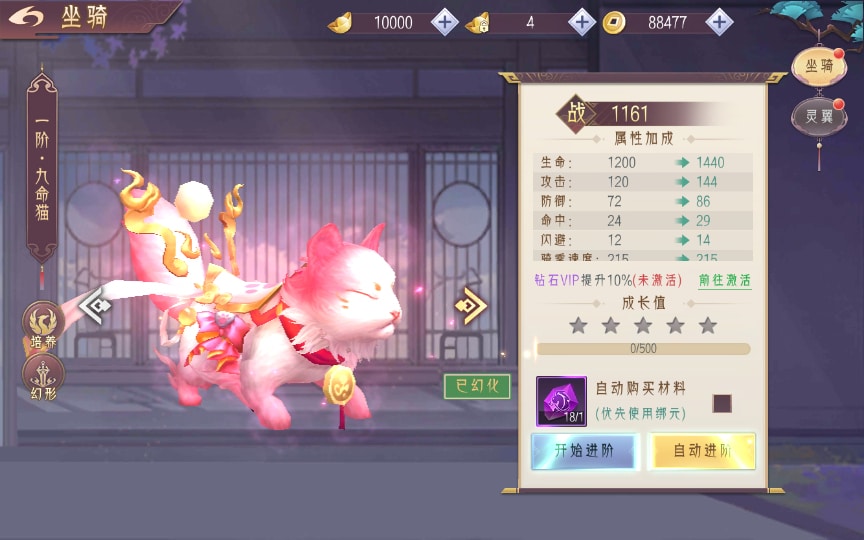Add more gold ingots with plus button
Image resolution: width=864 pixels, height=540 pixels.
[x=445, y=22]
